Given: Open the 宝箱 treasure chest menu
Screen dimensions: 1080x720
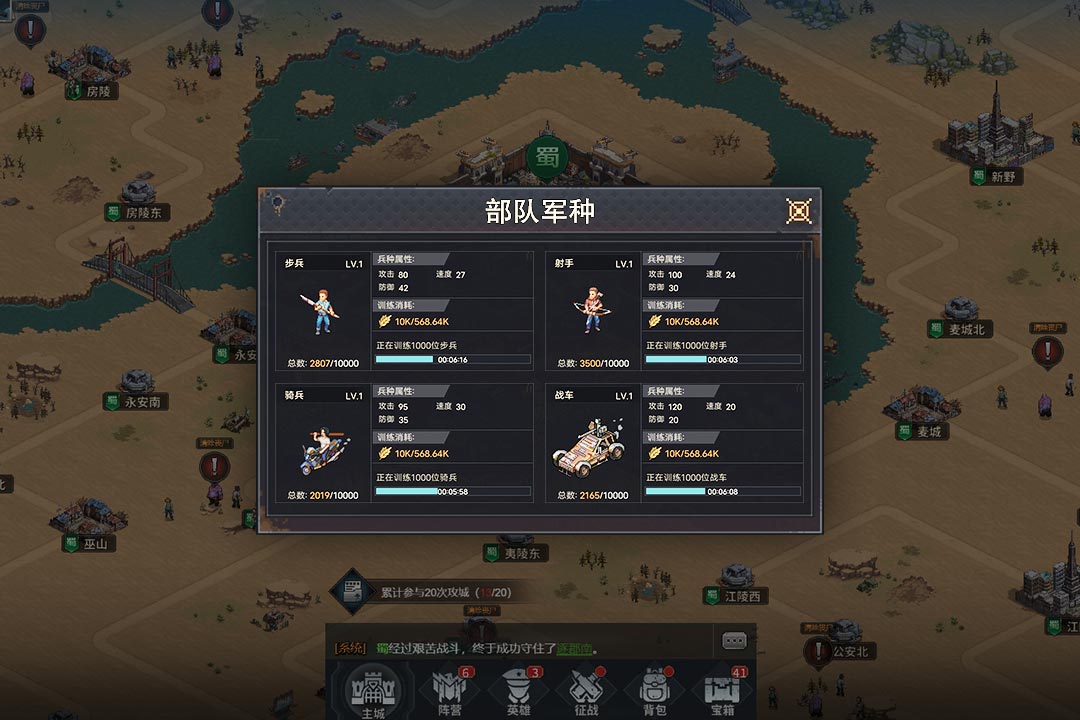Looking at the screenshot, I should 722,692.
